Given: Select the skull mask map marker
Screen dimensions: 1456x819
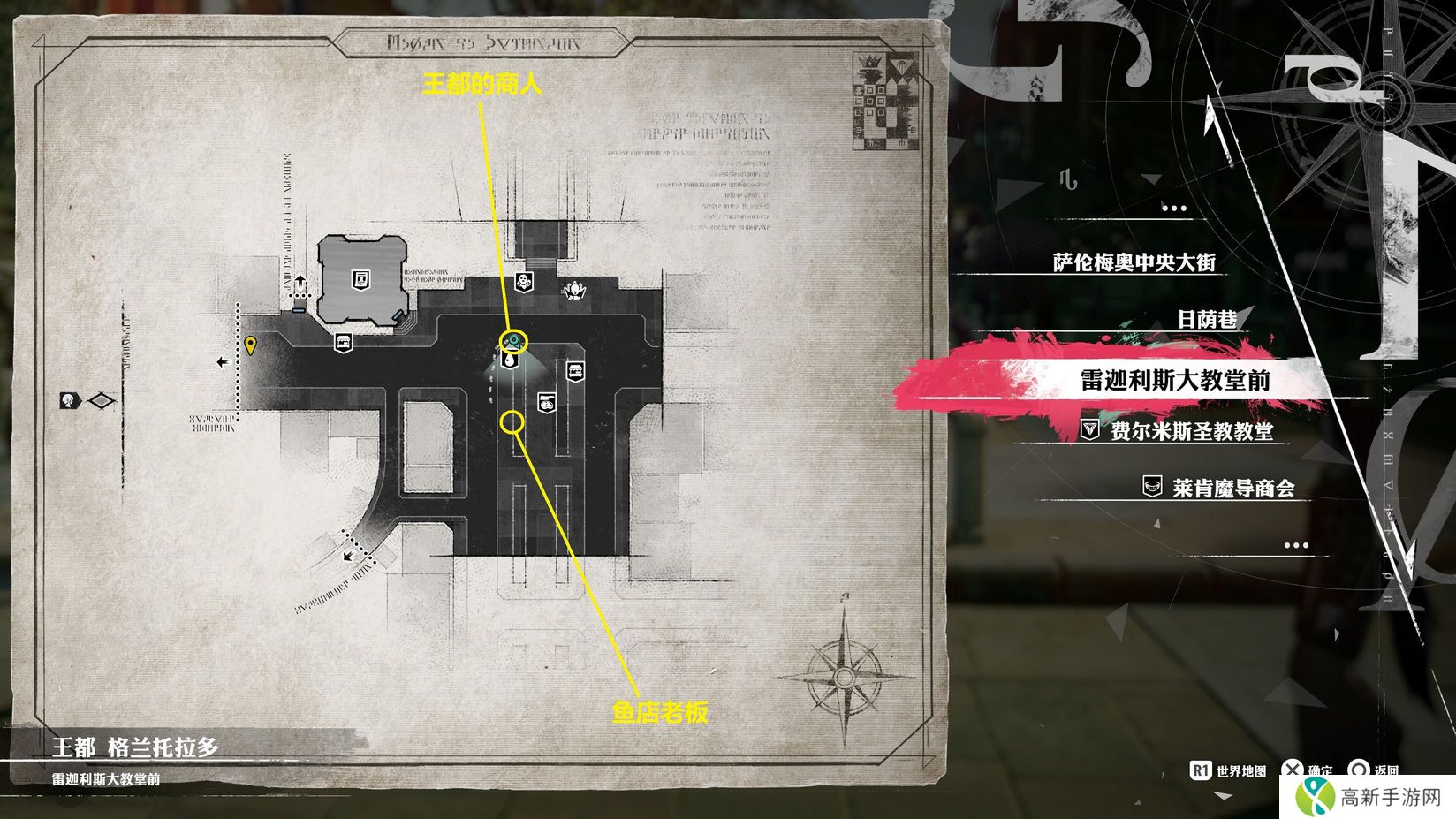Looking at the screenshot, I should [x=523, y=282].
